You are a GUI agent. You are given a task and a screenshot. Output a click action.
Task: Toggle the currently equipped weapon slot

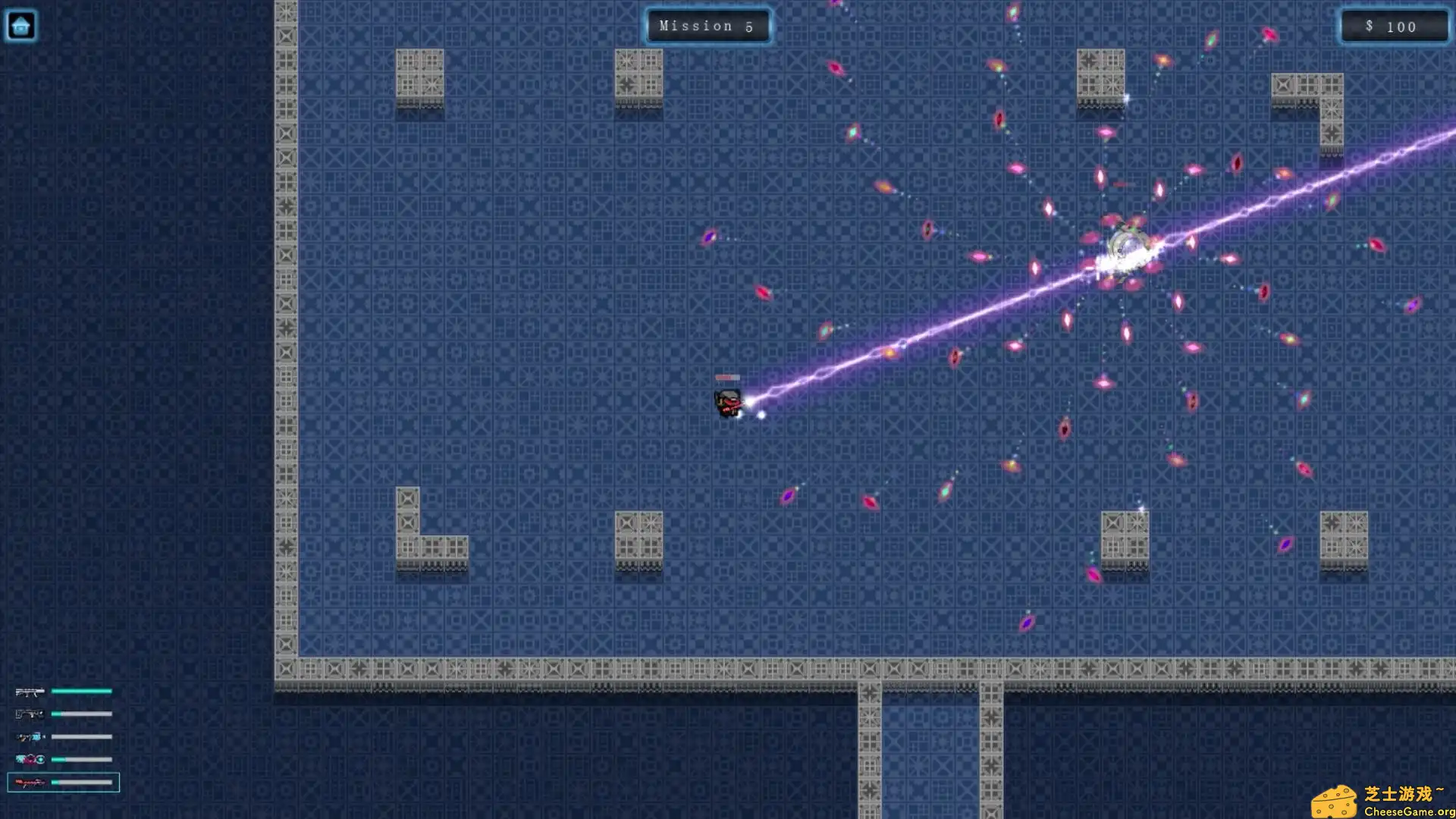coord(64,782)
